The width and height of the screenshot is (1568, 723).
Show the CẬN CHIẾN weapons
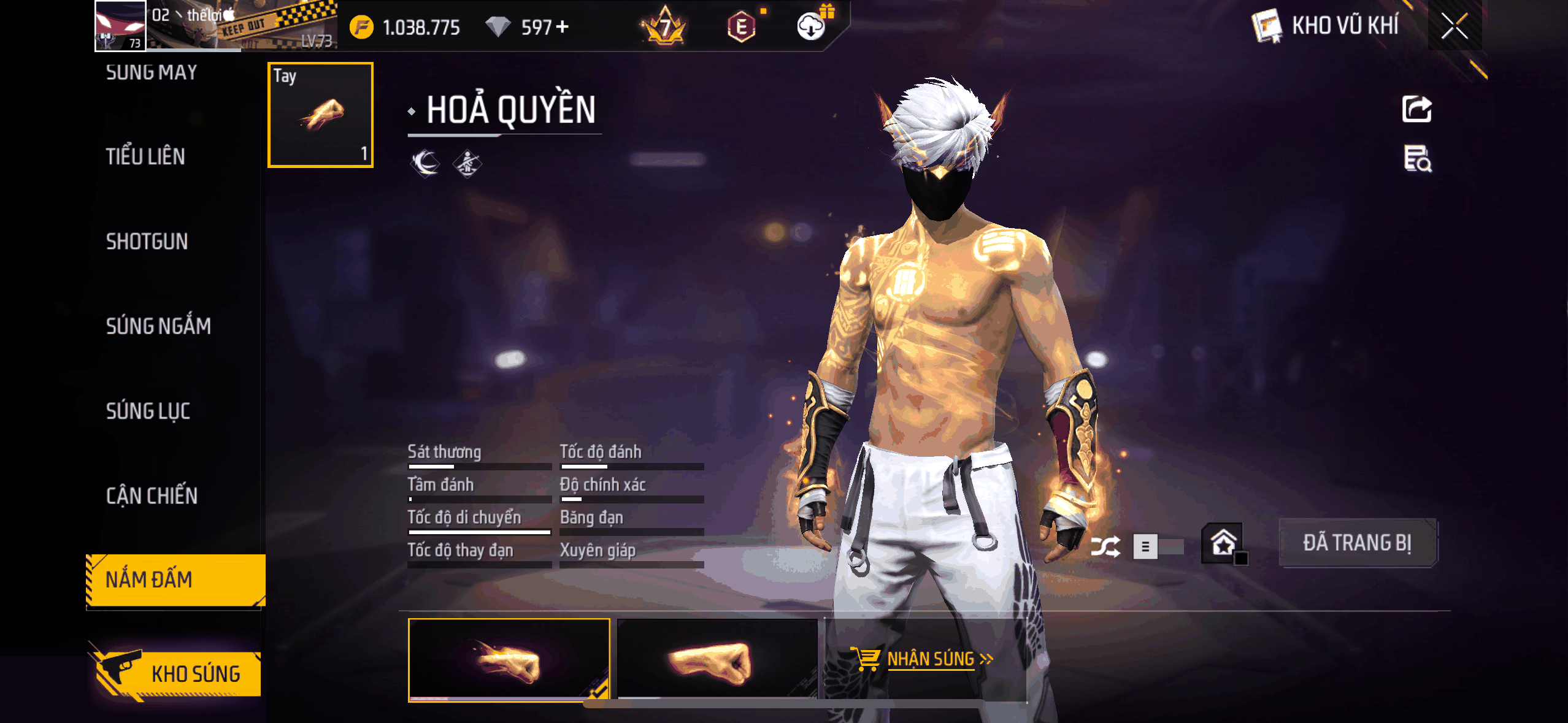click(x=152, y=495)
